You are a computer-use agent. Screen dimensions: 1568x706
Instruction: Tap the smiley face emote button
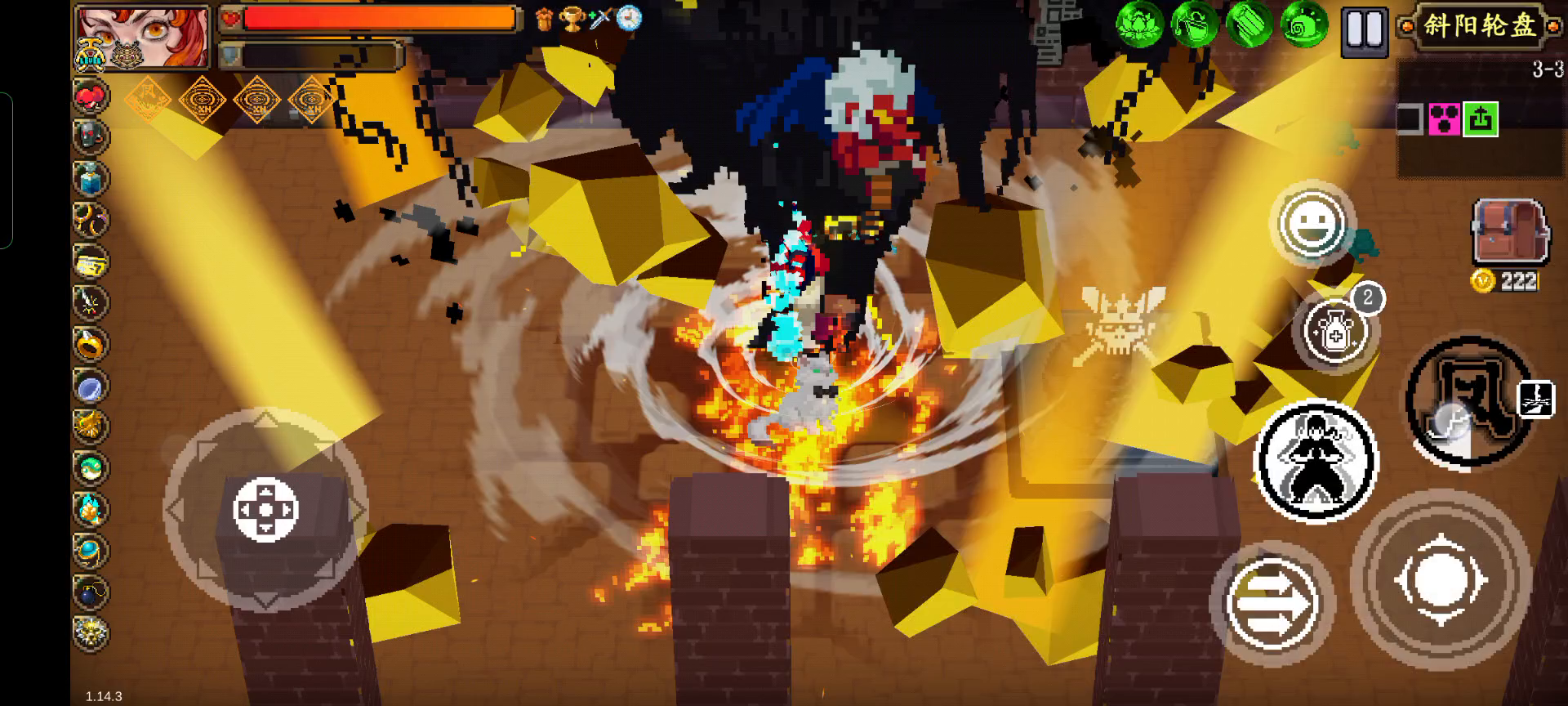coord(1312,223)
